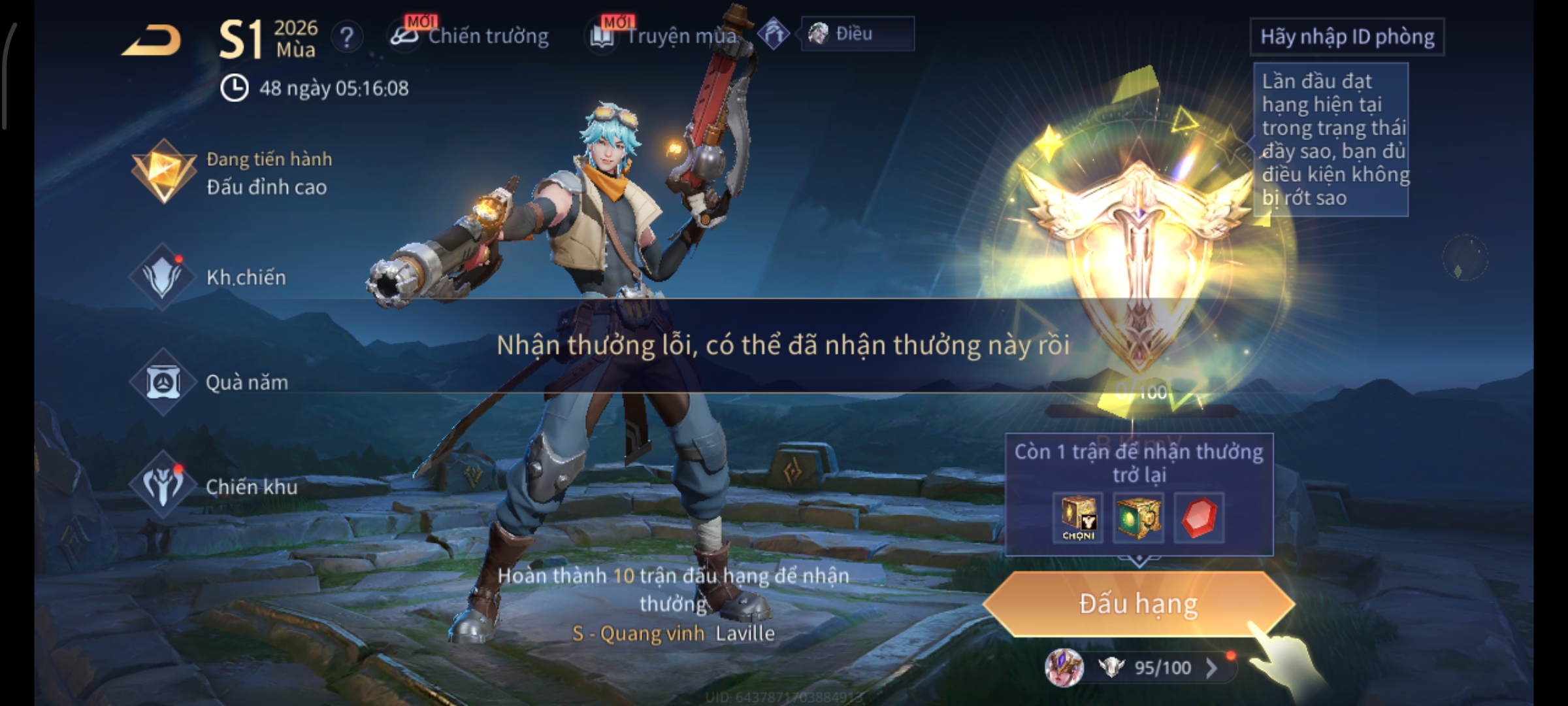Open the 95/100 rank points bar
The height and width of the screenshot is (706, 1568).
(1163, 668)
